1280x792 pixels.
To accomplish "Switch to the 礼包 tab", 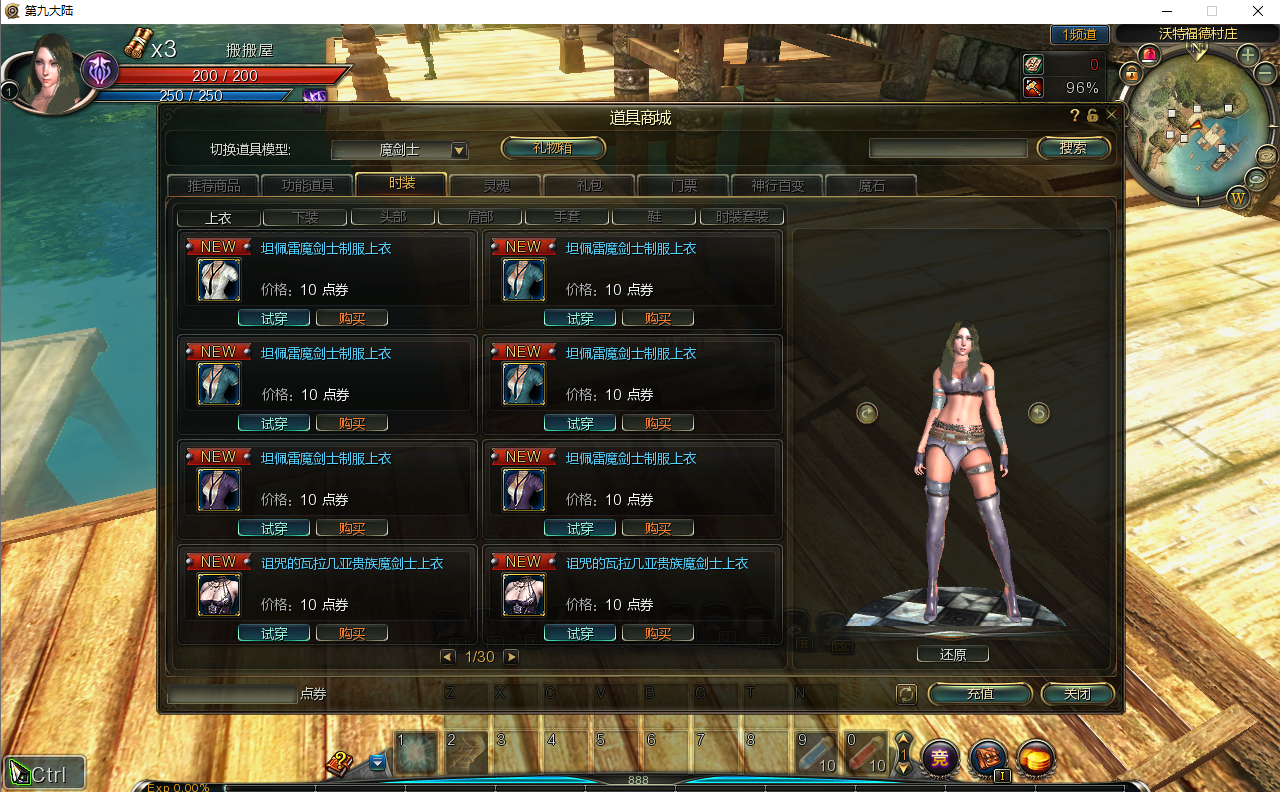I will (x=589, y=185).
